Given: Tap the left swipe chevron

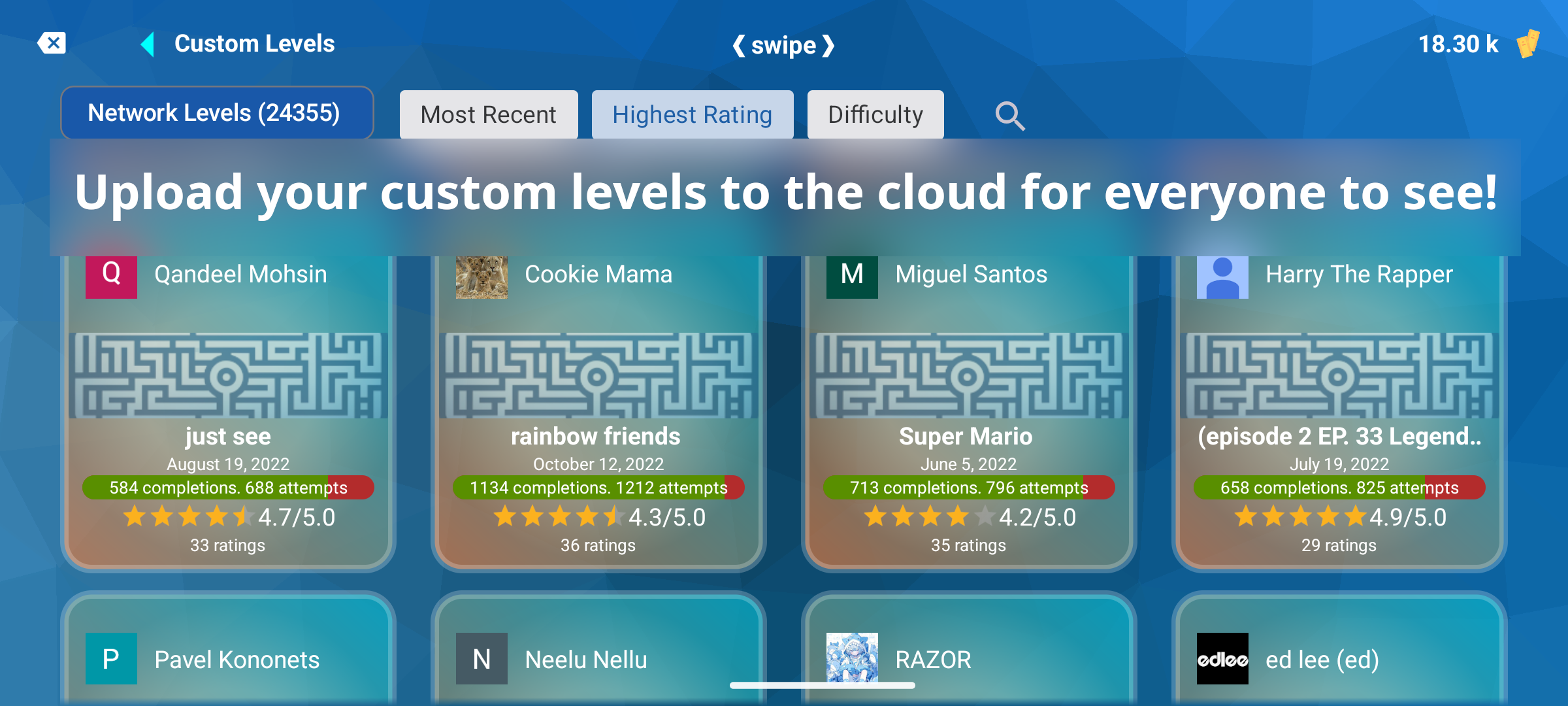Looking at the screenshot, I should click(739, 44).
